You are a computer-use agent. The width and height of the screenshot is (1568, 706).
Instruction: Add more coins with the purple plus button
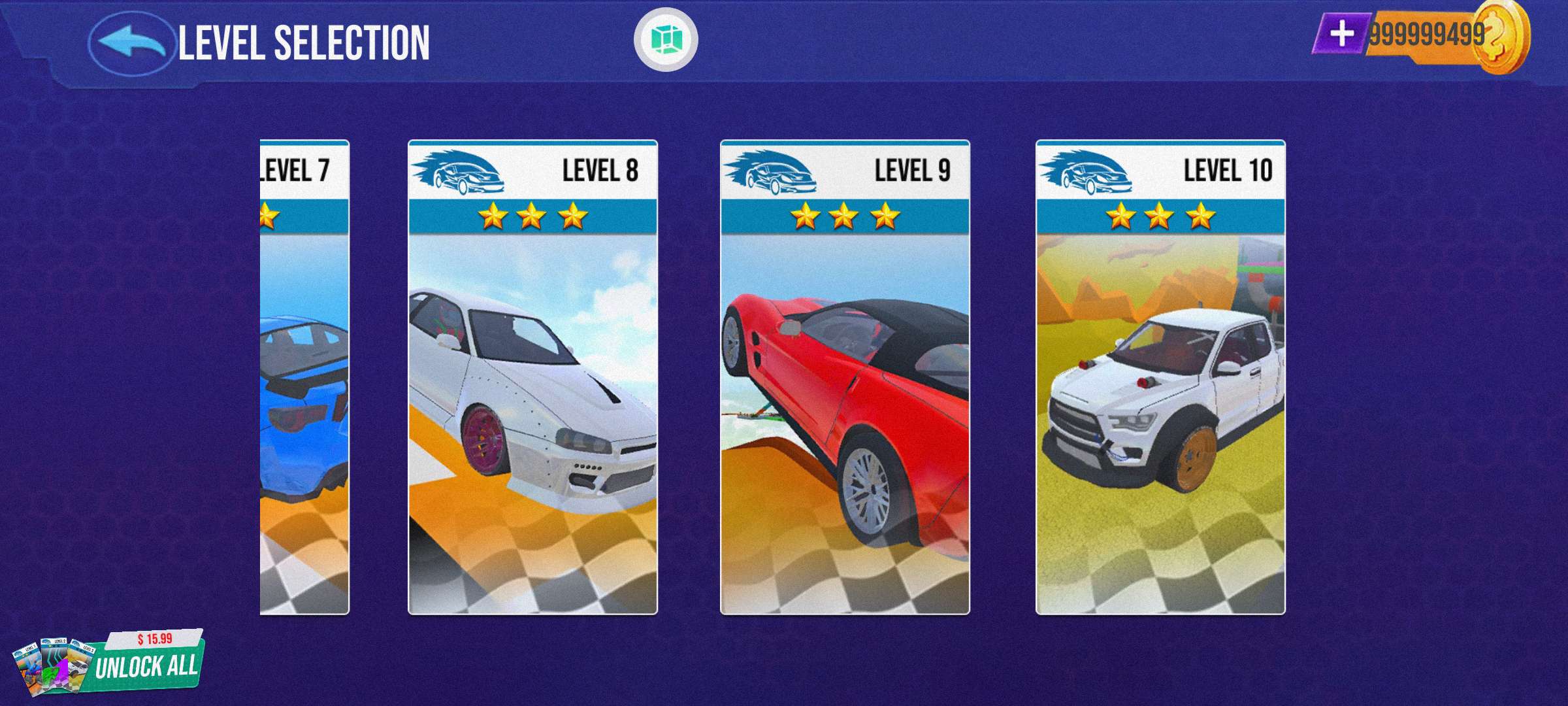point(1341,34)
